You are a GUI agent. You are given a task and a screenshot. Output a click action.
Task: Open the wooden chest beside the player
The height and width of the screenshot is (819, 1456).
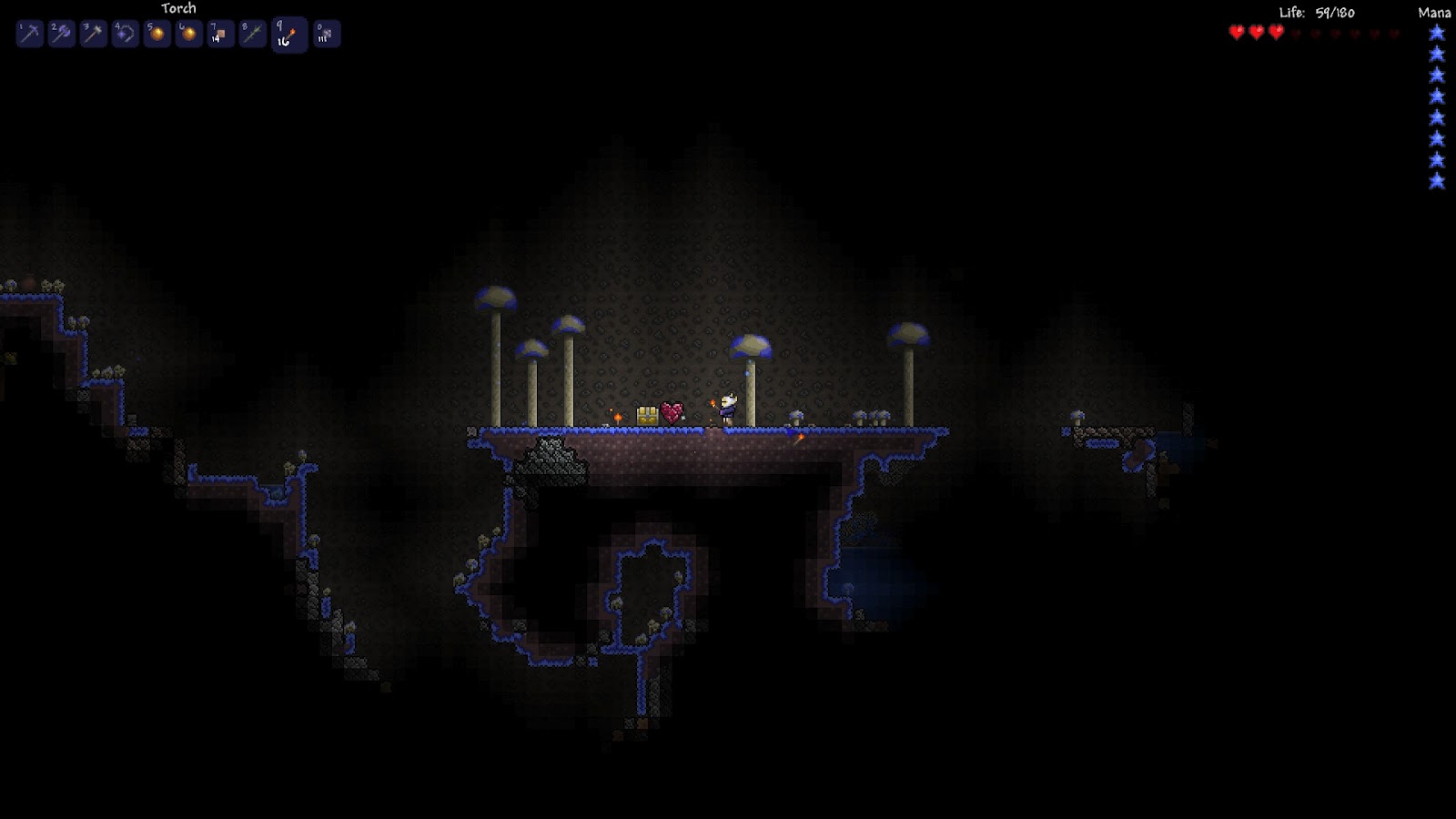(646, 414)
